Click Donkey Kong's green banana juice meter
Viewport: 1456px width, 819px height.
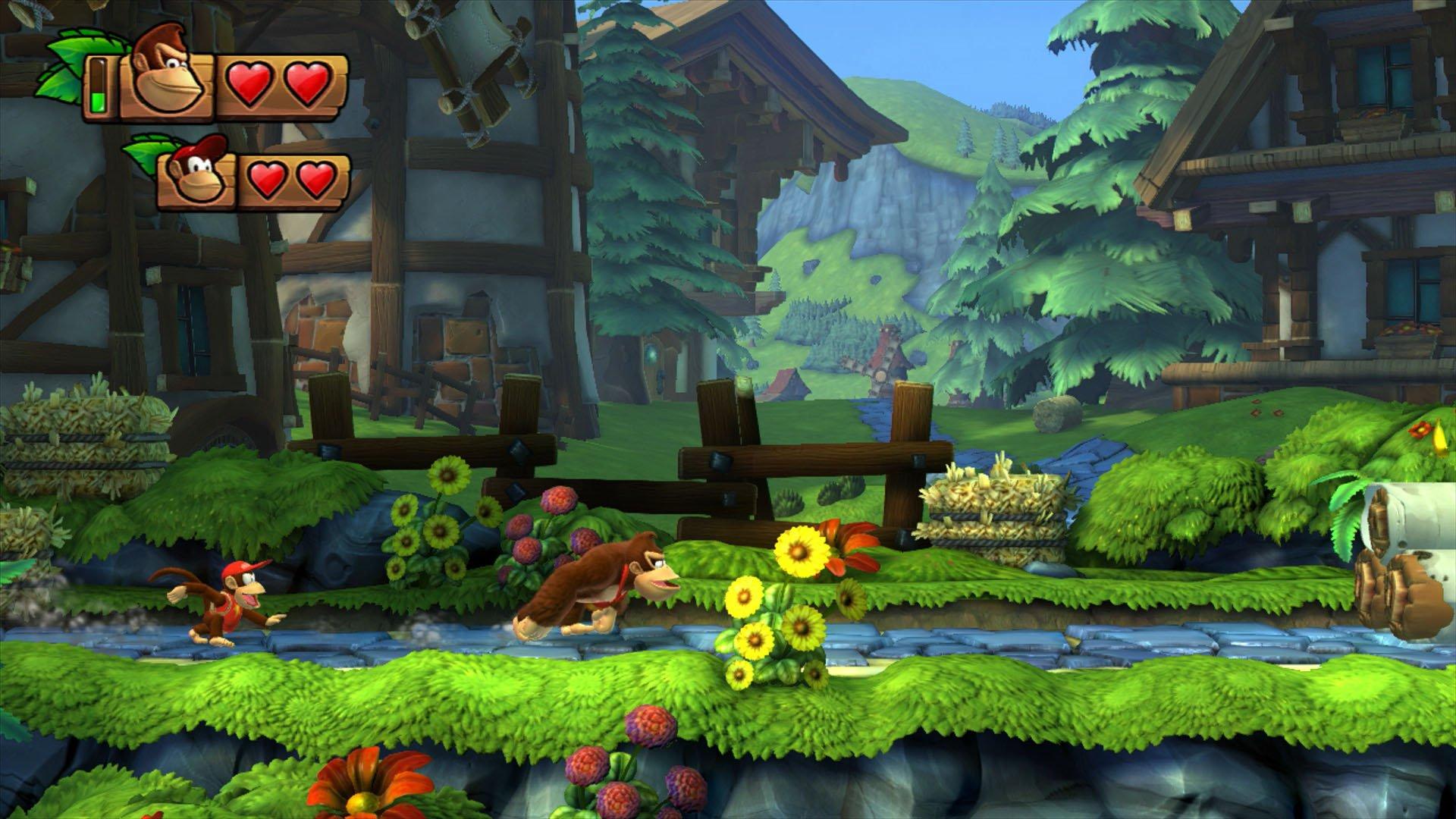coord(99,87)
